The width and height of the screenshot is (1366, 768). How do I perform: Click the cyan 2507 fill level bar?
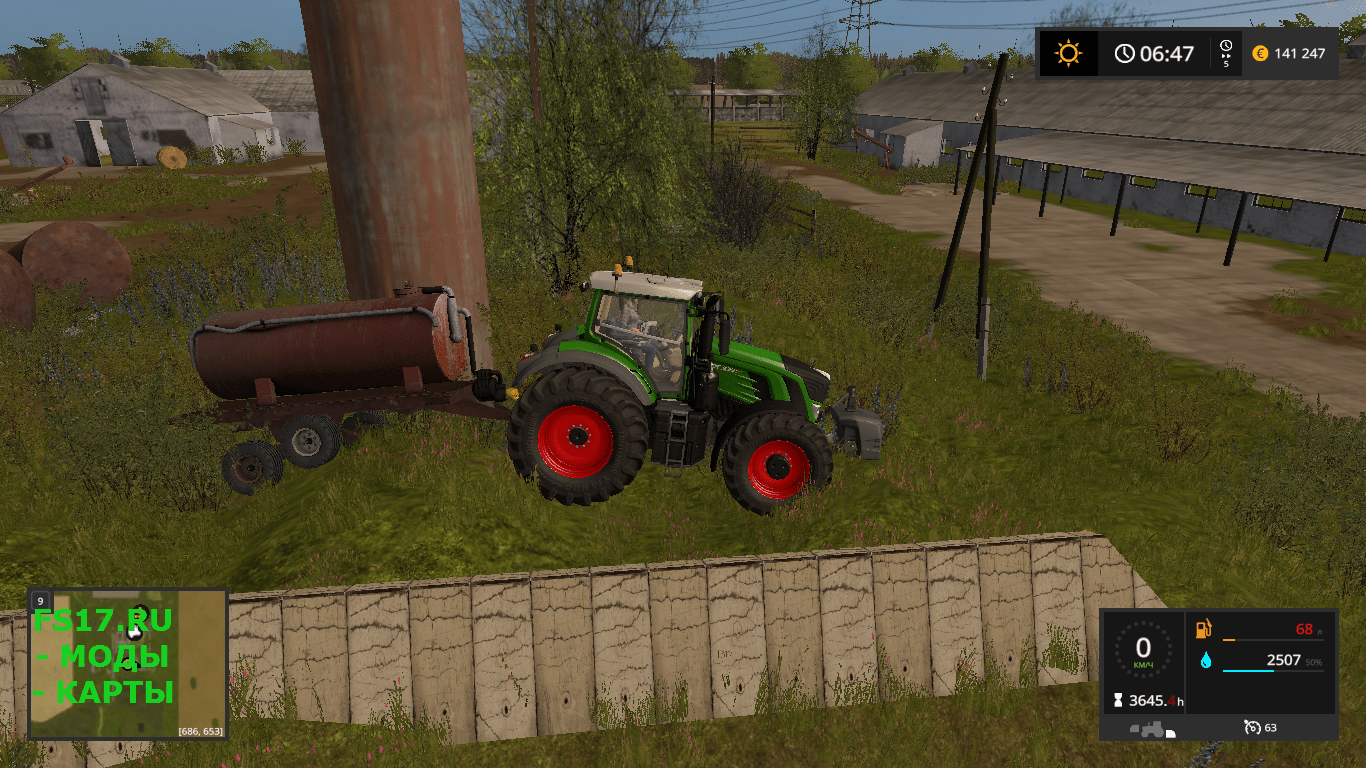pyautogui.click(x=1249, y=671)
